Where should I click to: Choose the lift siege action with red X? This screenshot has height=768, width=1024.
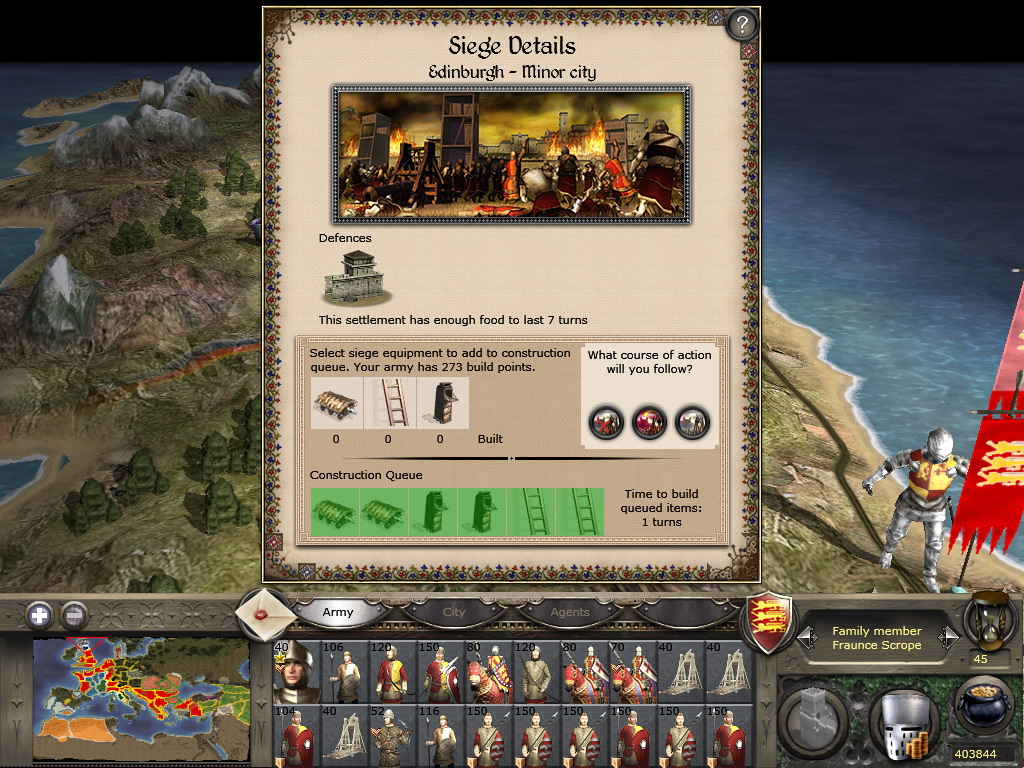[x=606, y=421]
